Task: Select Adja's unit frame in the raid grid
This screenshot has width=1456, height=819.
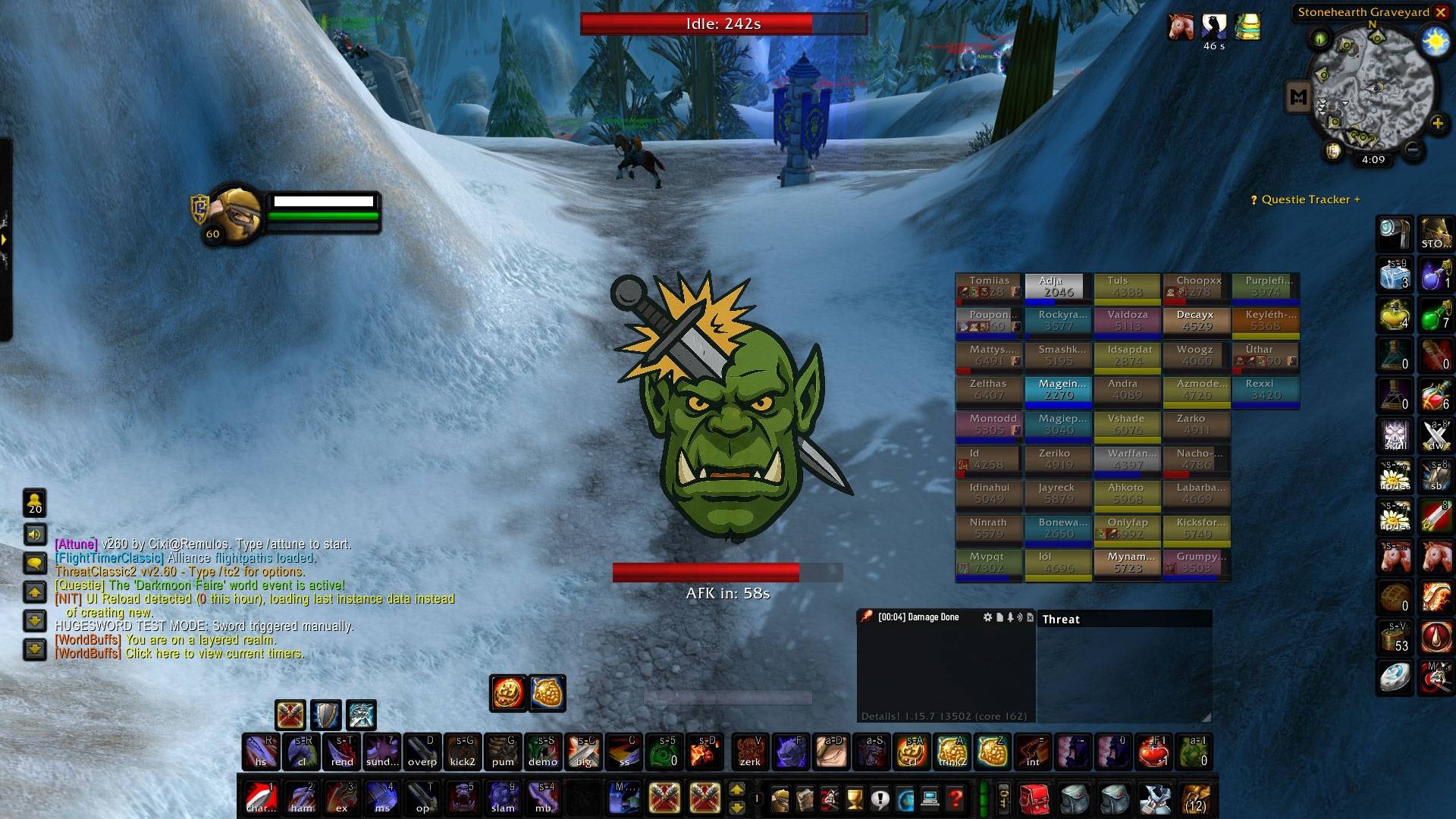Action: pos(1058,287)
